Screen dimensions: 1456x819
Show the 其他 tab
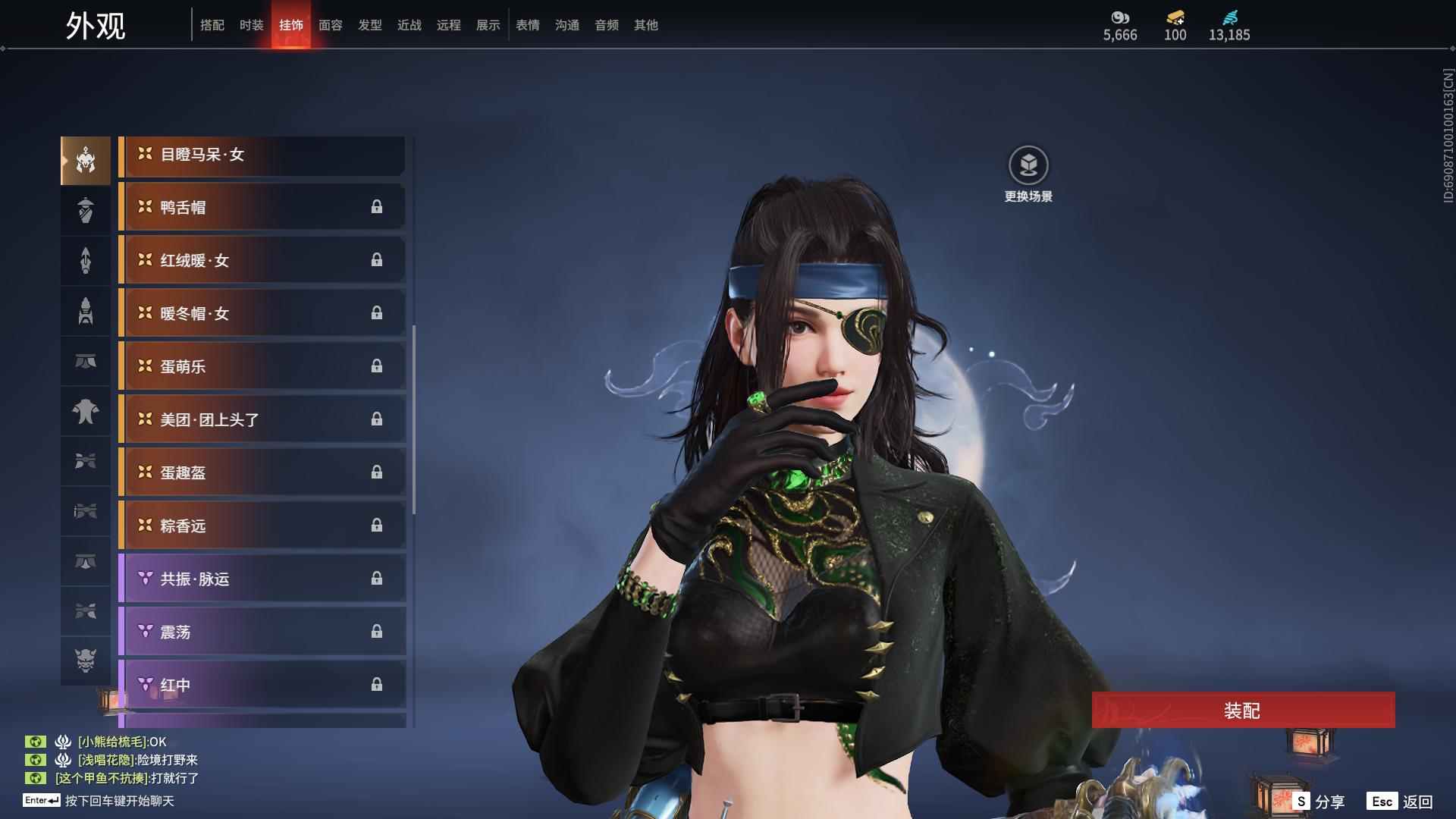645,25
